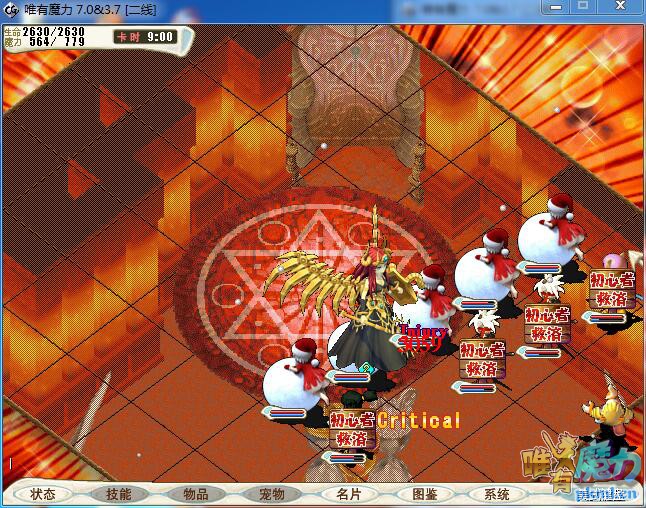
Task: Open the 宠物 pets menu
Action: coord(271,494)
